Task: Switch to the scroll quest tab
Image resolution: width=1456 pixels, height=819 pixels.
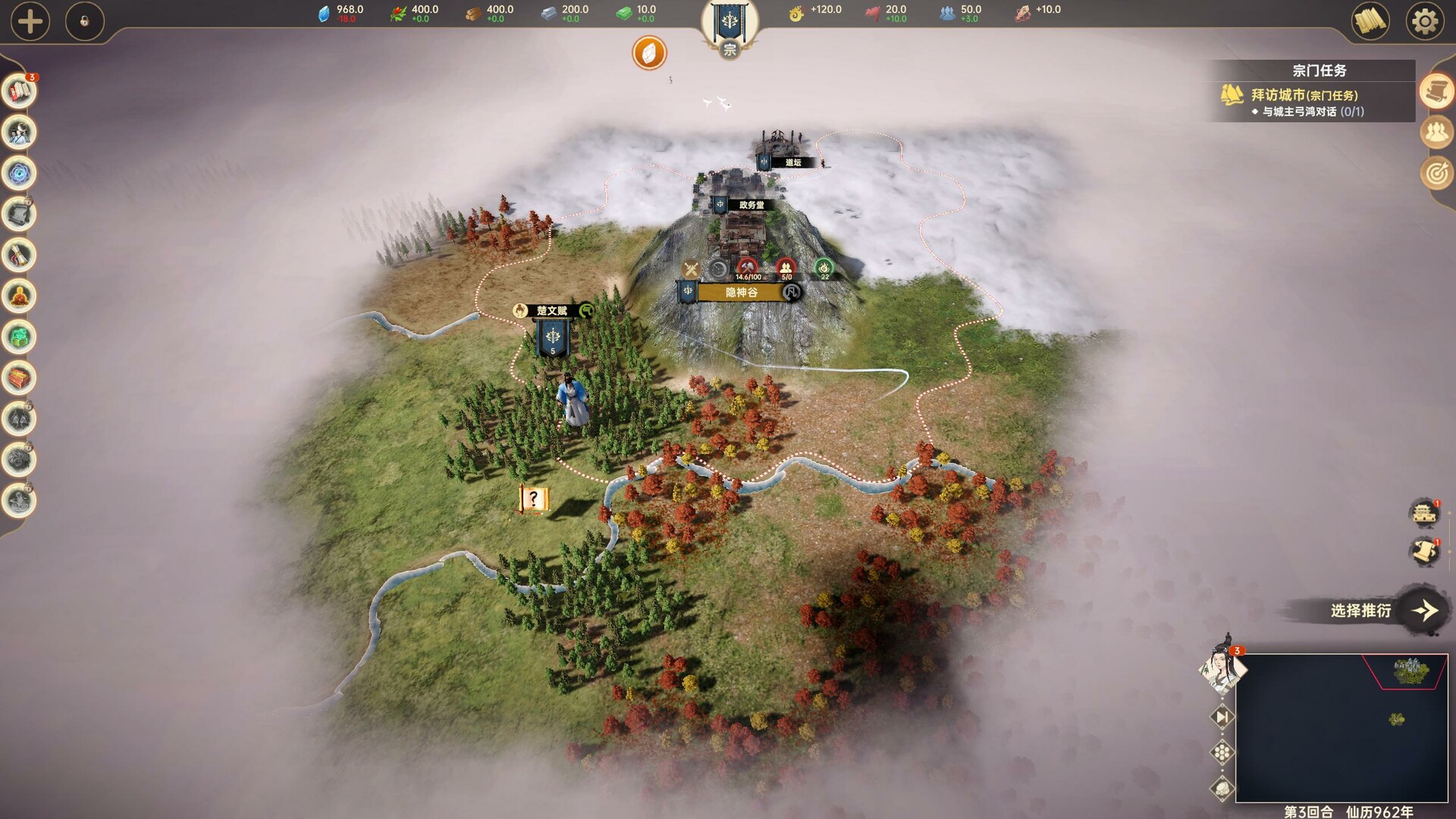Action: pyautogui.click(x=1436, y=92)
